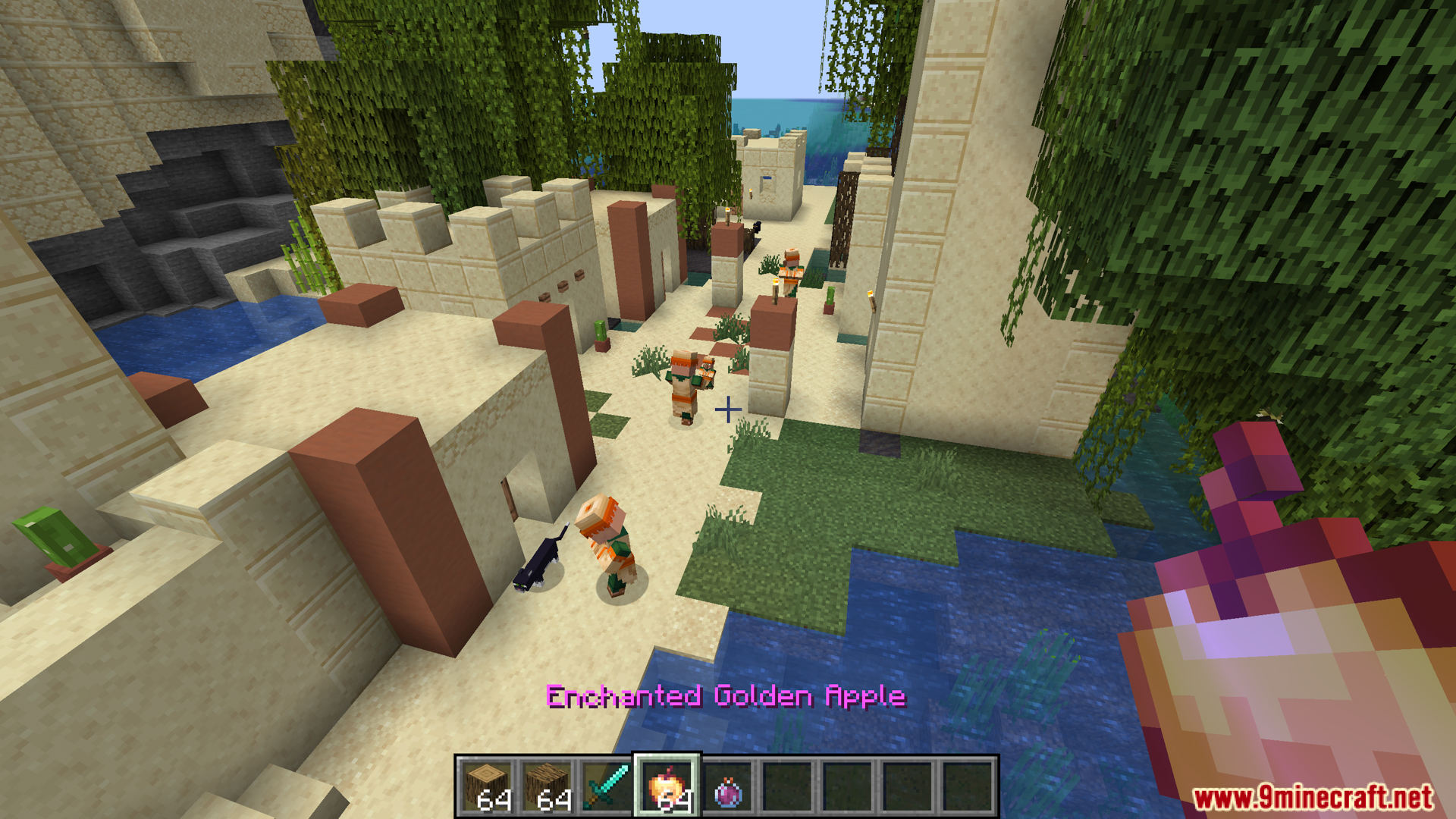This screenshot has height=819, width=1456.
Task: Choose the enchanted golden apple slot
Action: [667, 786]
